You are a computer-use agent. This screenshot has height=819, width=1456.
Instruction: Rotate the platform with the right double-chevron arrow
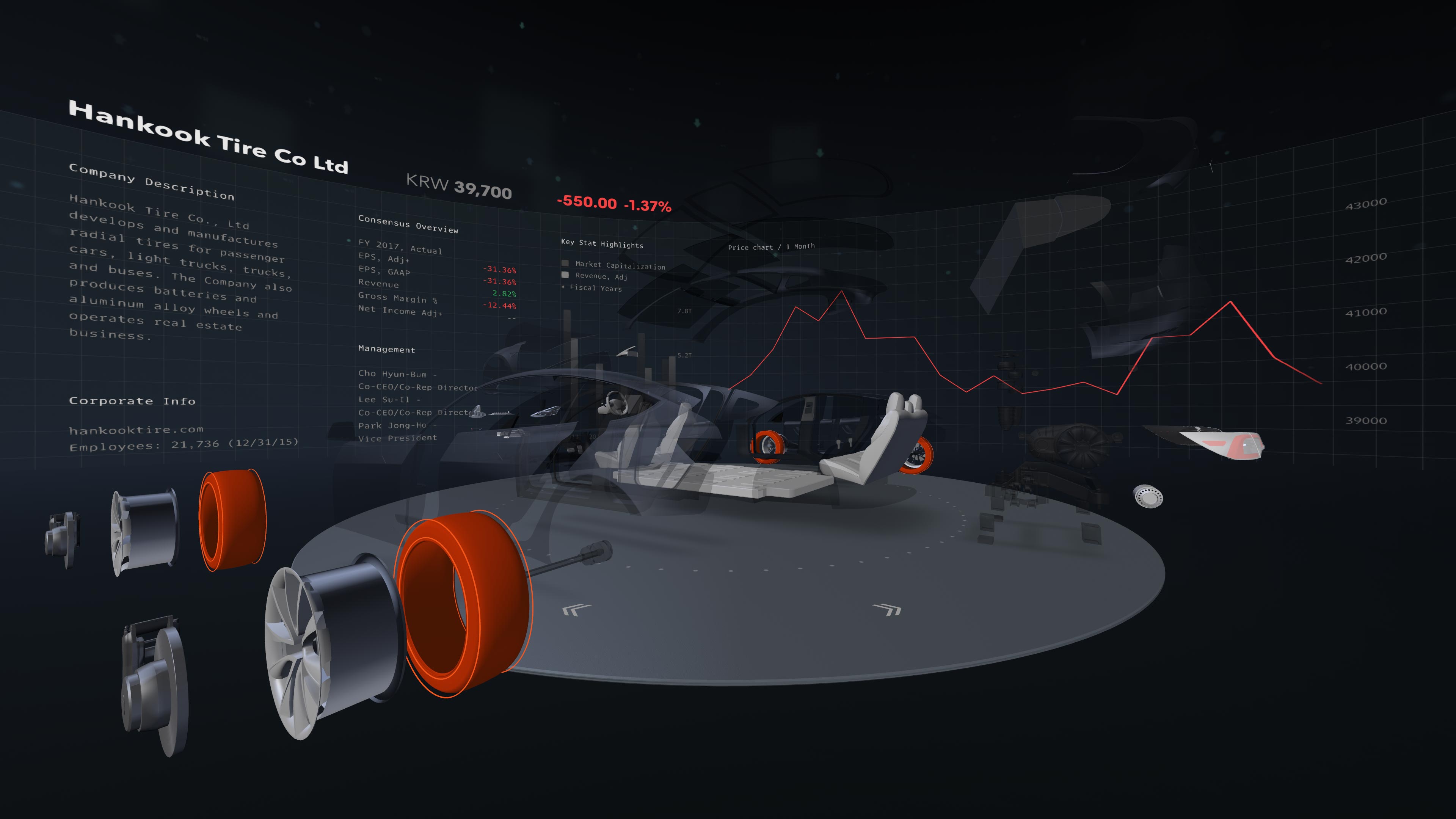tap(887, 609)
